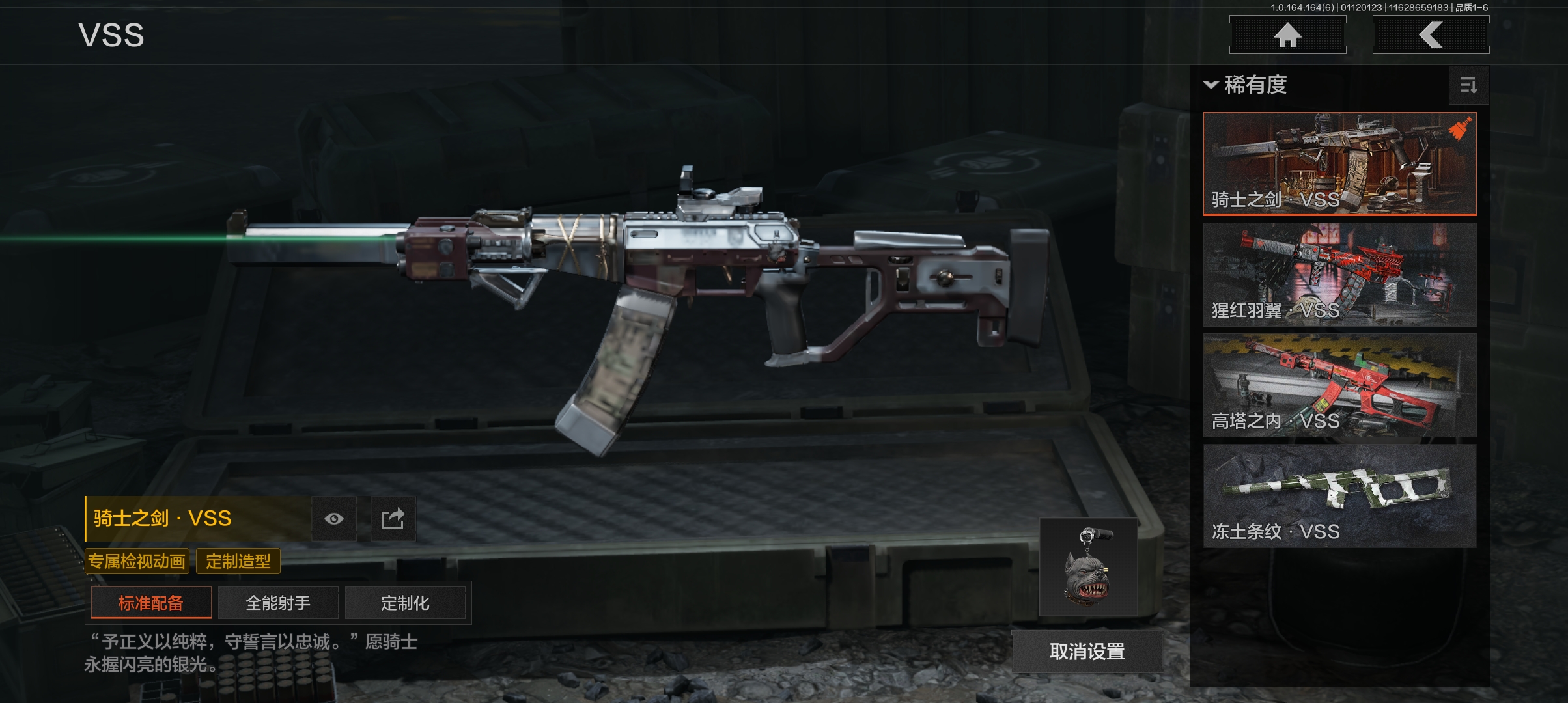This screenshot has width=1568, height=703.
Task: Go to the home screen
Action: tap(1287, 35)
